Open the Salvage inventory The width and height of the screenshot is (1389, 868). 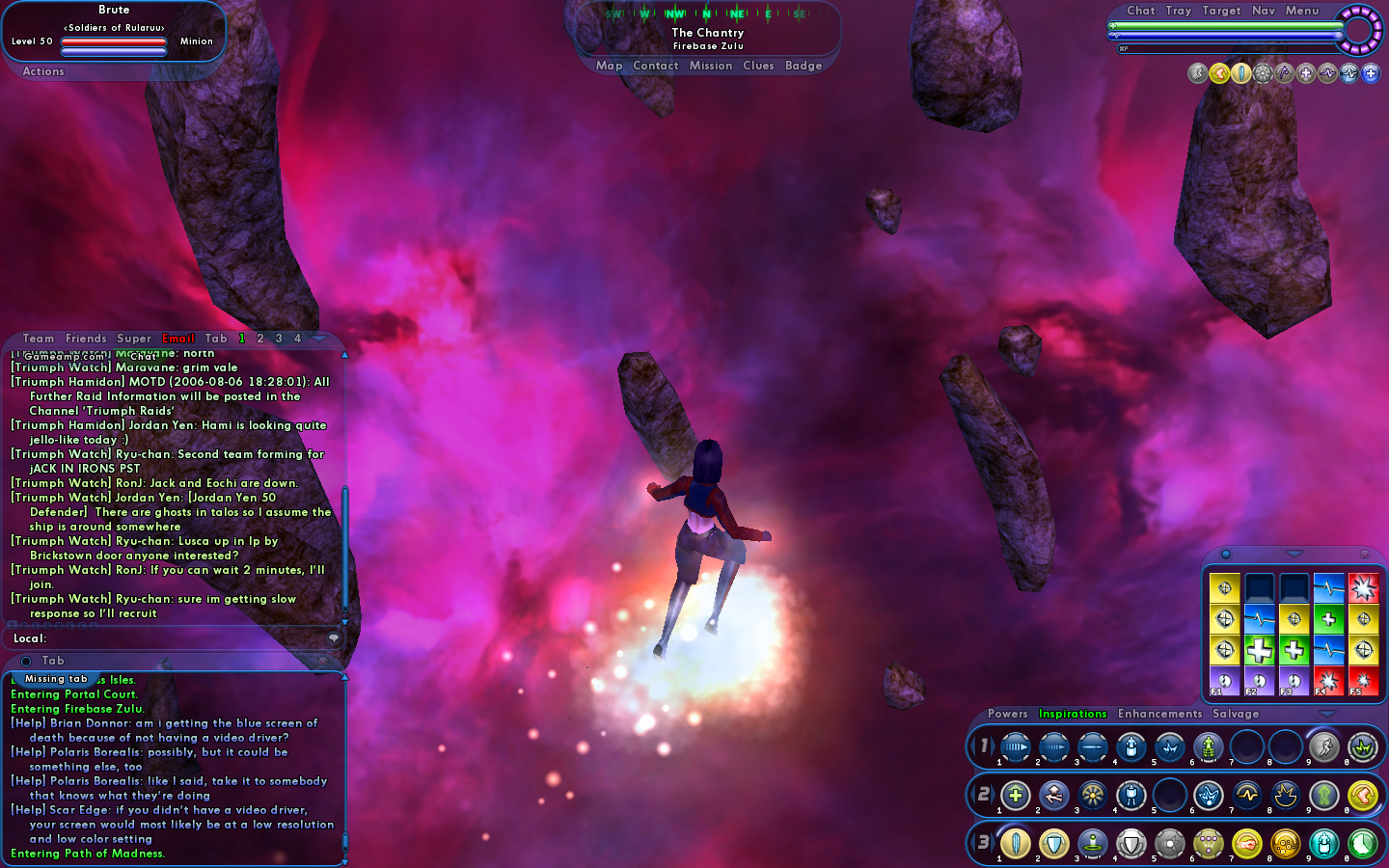(1236, 714)
